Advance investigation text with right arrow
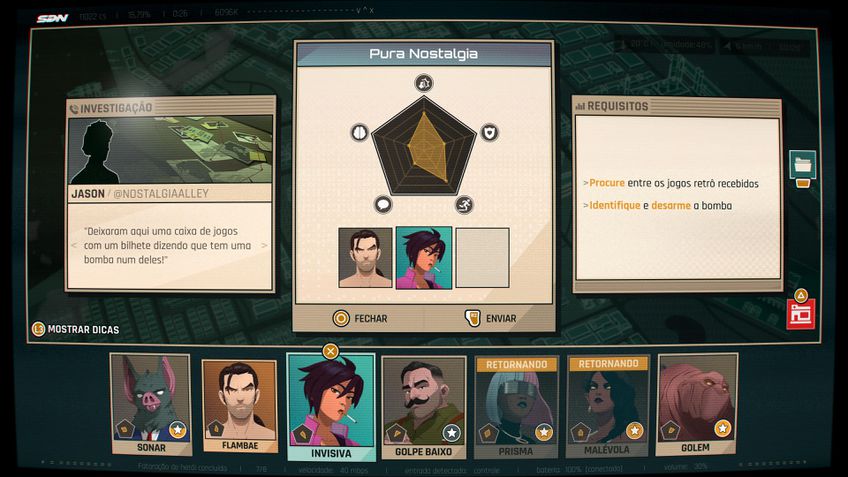The height and width of the screenshot is (477, 848). pyautogui.click(x=265, y=245)
